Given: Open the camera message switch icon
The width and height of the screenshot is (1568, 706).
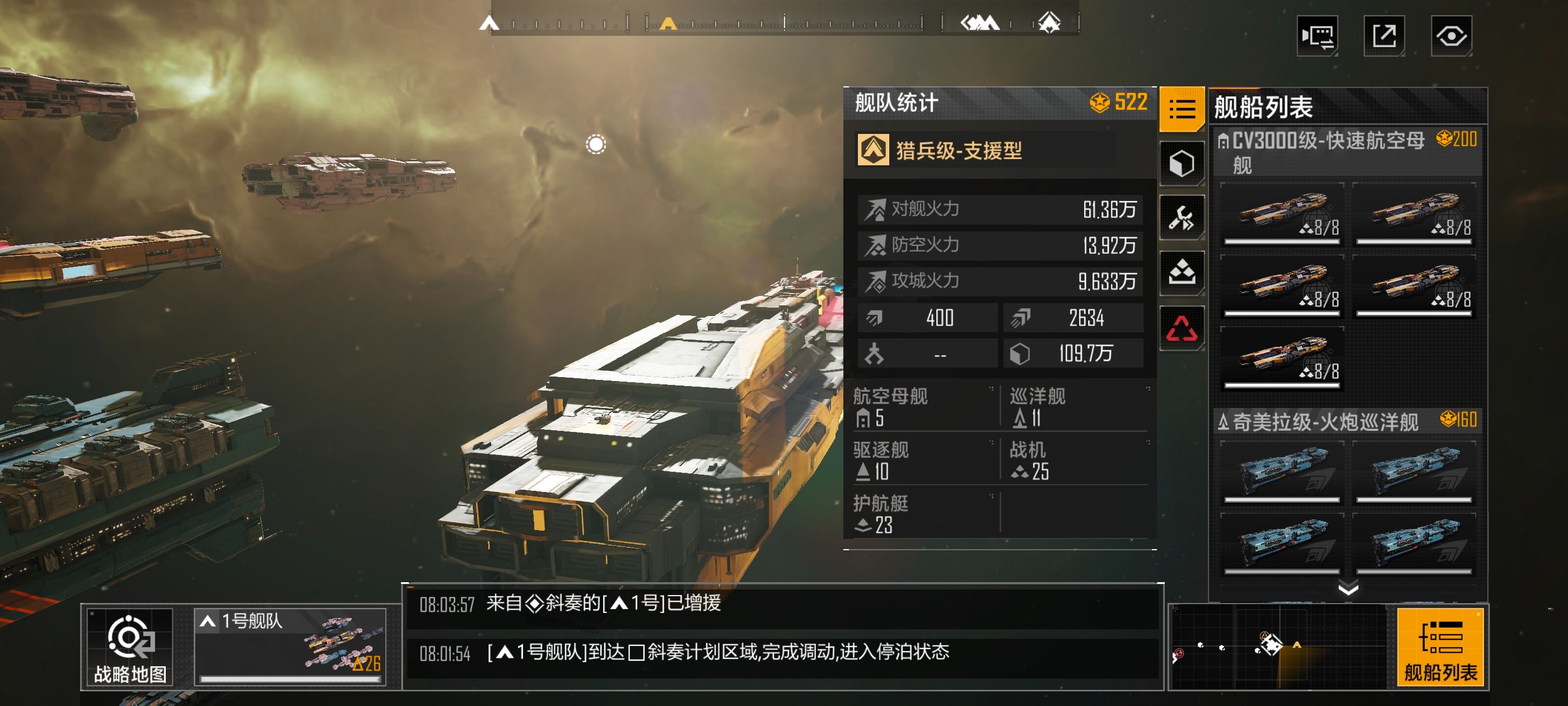Looking at the screenshot, I should pos(1317,36).
